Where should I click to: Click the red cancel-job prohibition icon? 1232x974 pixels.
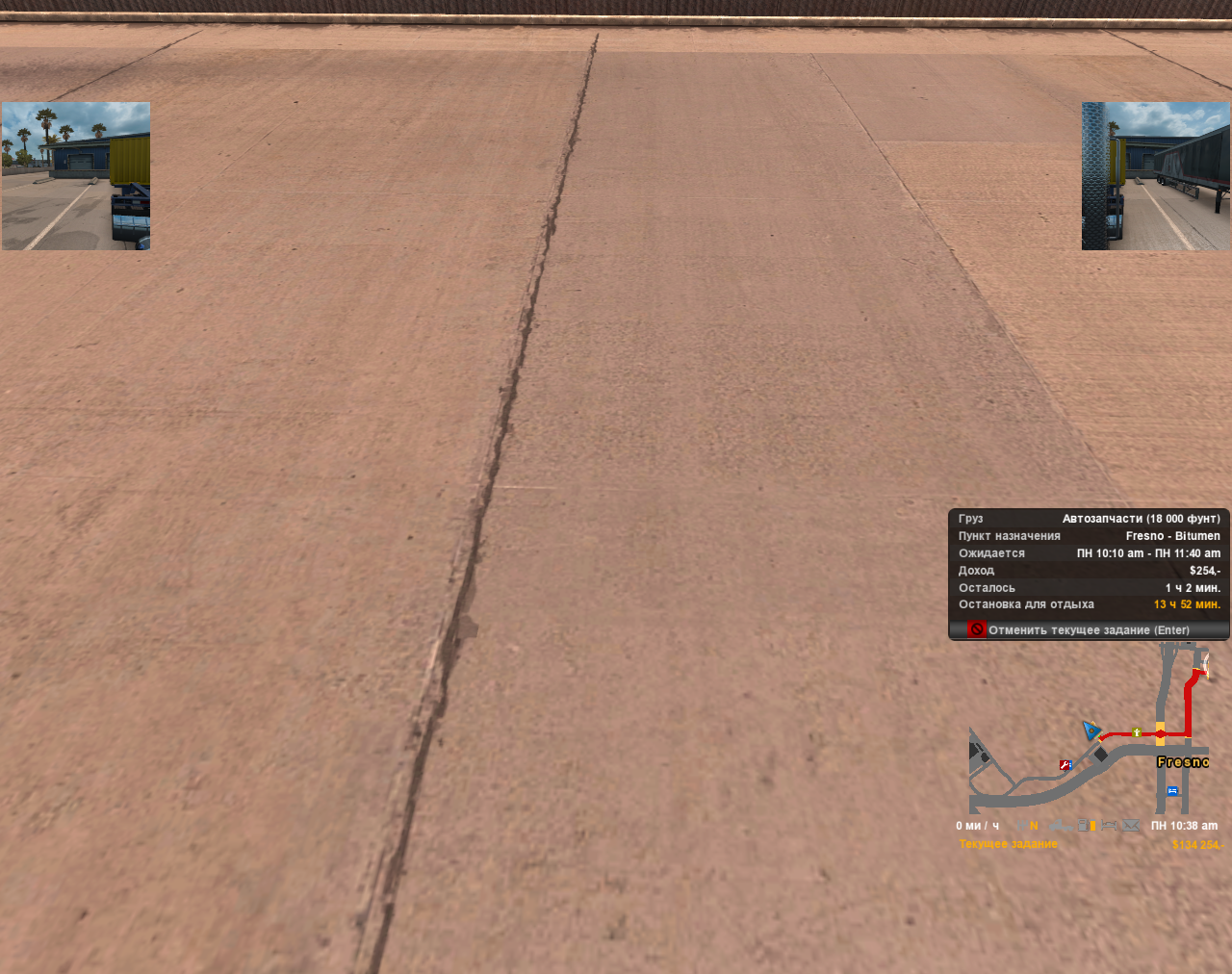tap(977, 628)
